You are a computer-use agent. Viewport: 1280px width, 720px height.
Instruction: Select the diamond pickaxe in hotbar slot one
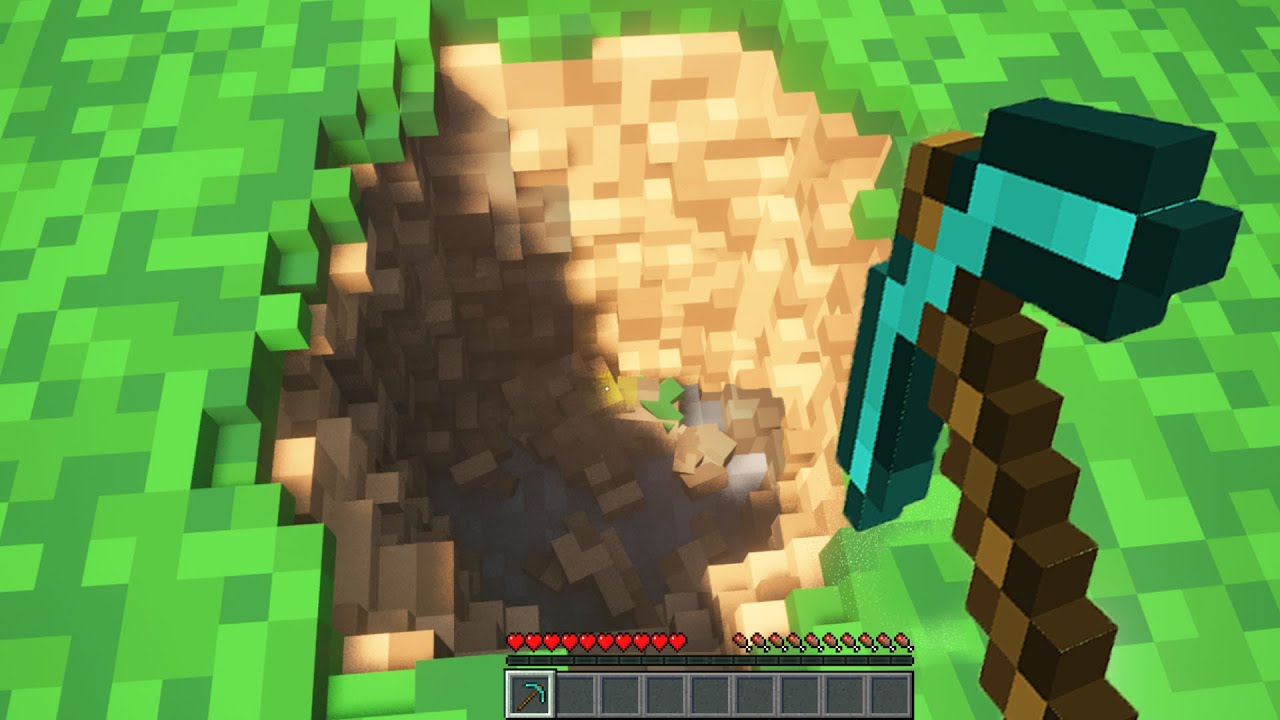[x=530, y=693]
